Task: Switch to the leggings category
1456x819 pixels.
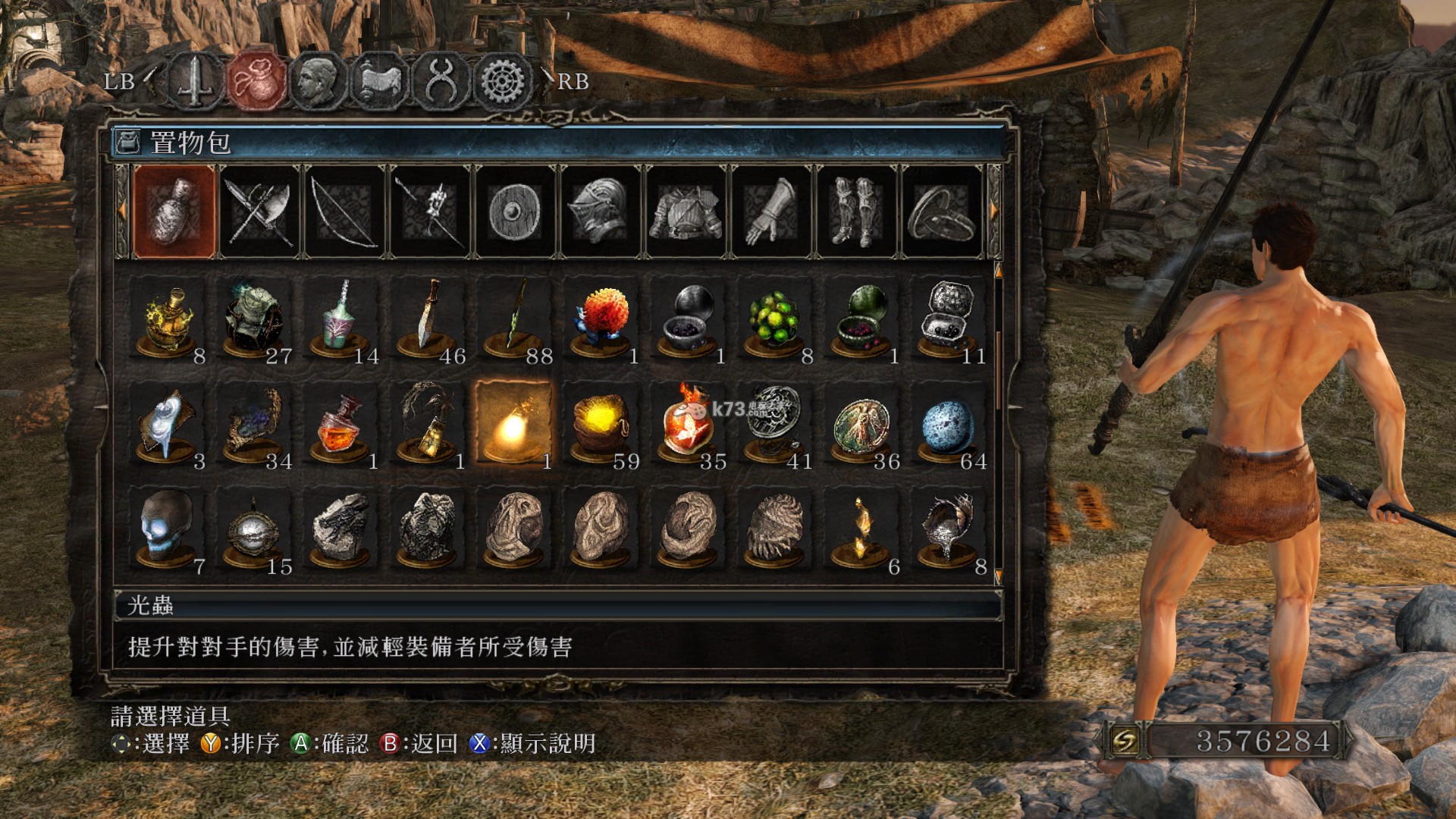Action: click(856, 212)
